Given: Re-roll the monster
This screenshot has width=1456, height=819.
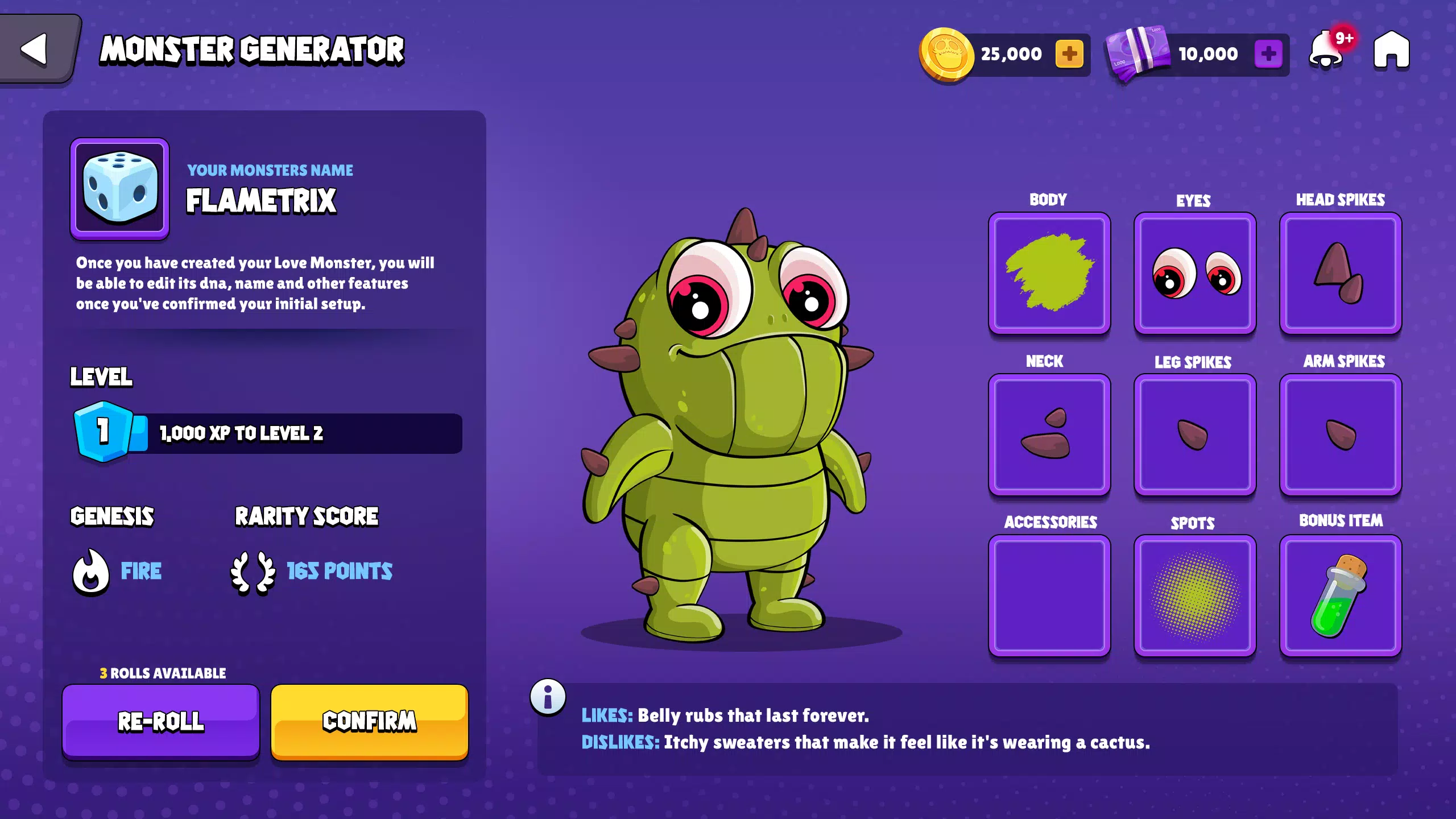Looking at the screenshot, I should point(161,721).
